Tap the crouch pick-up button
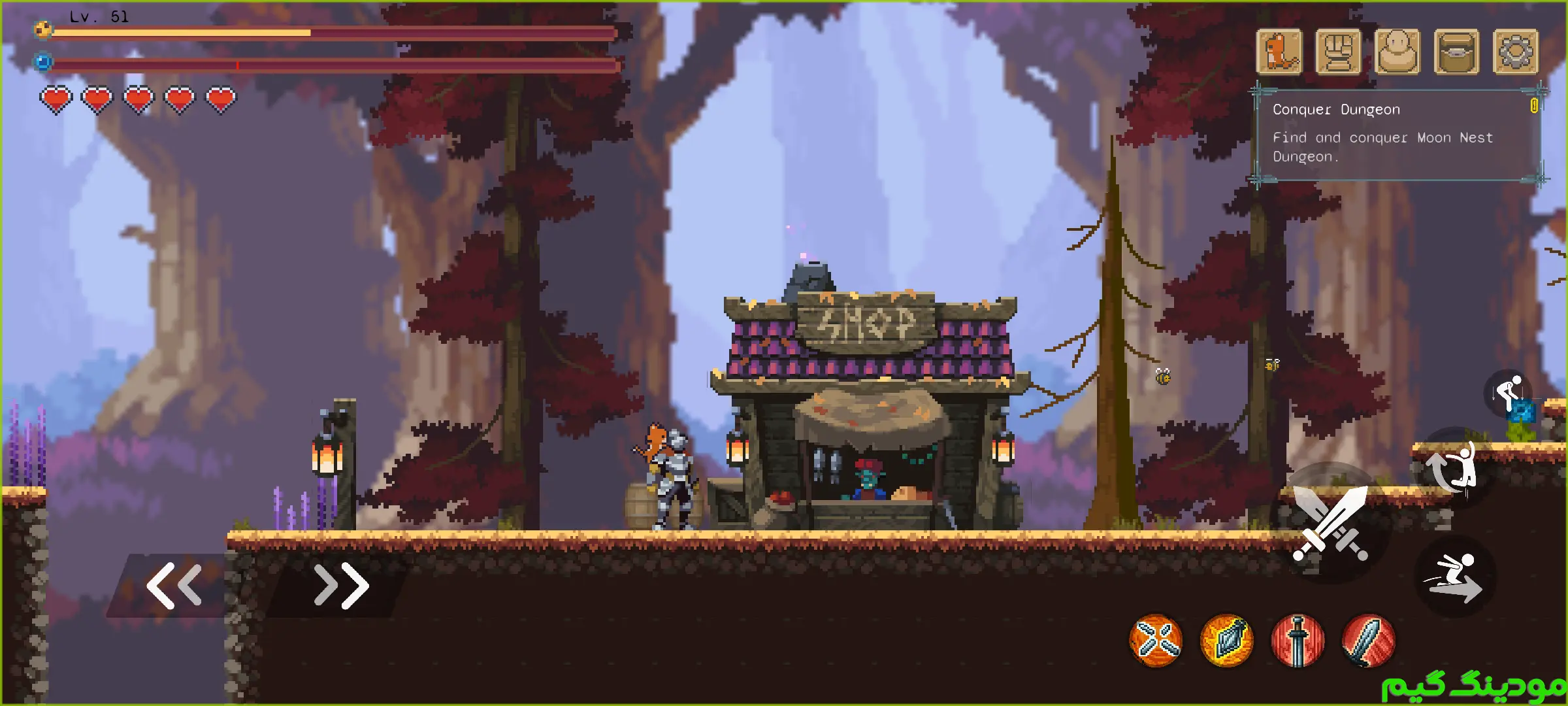 pyautogui.click(x=1509, y=393)
